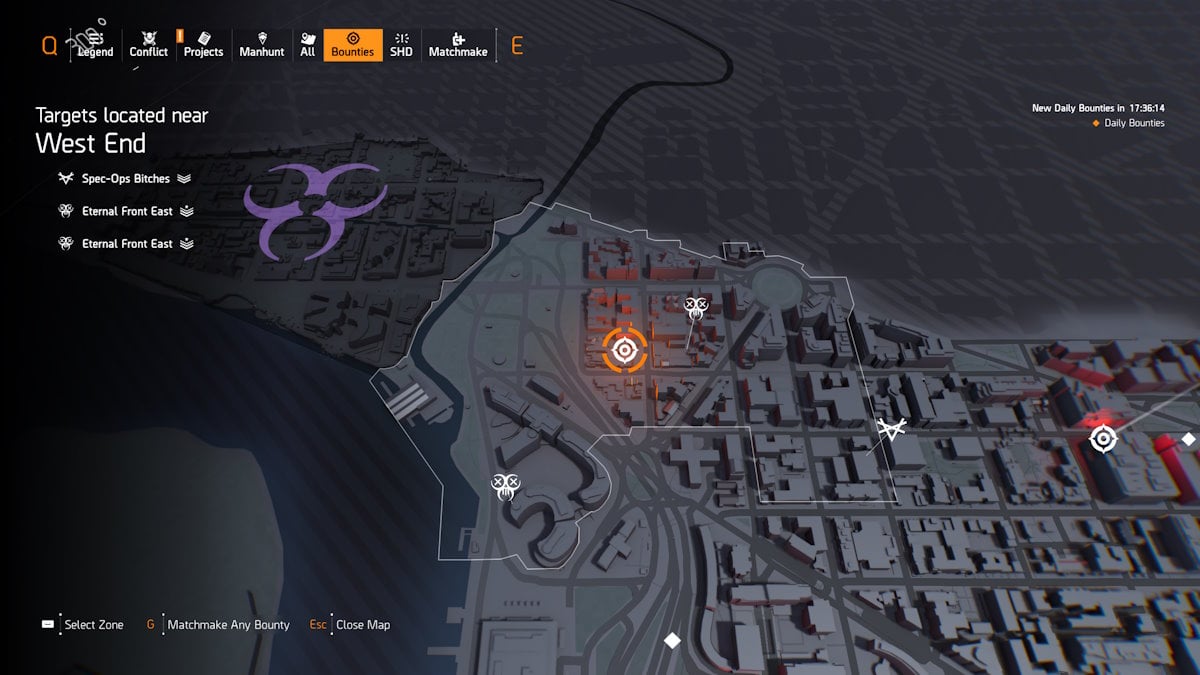Select the All map filter tab
The image size is (1200, 675).
pos(307,45)
